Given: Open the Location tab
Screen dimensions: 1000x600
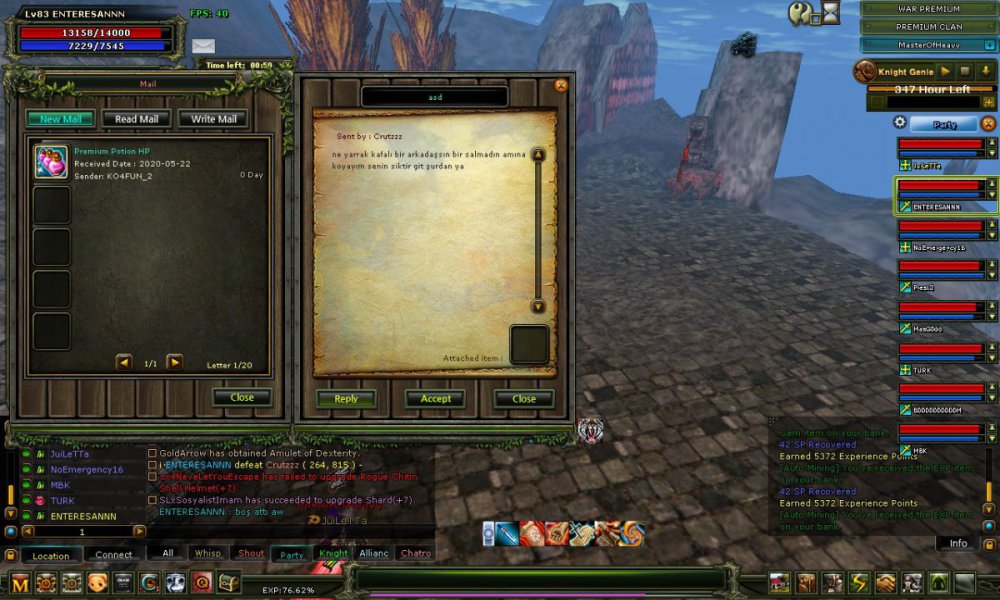Looking at the screenshot, I should coord(51,555).
